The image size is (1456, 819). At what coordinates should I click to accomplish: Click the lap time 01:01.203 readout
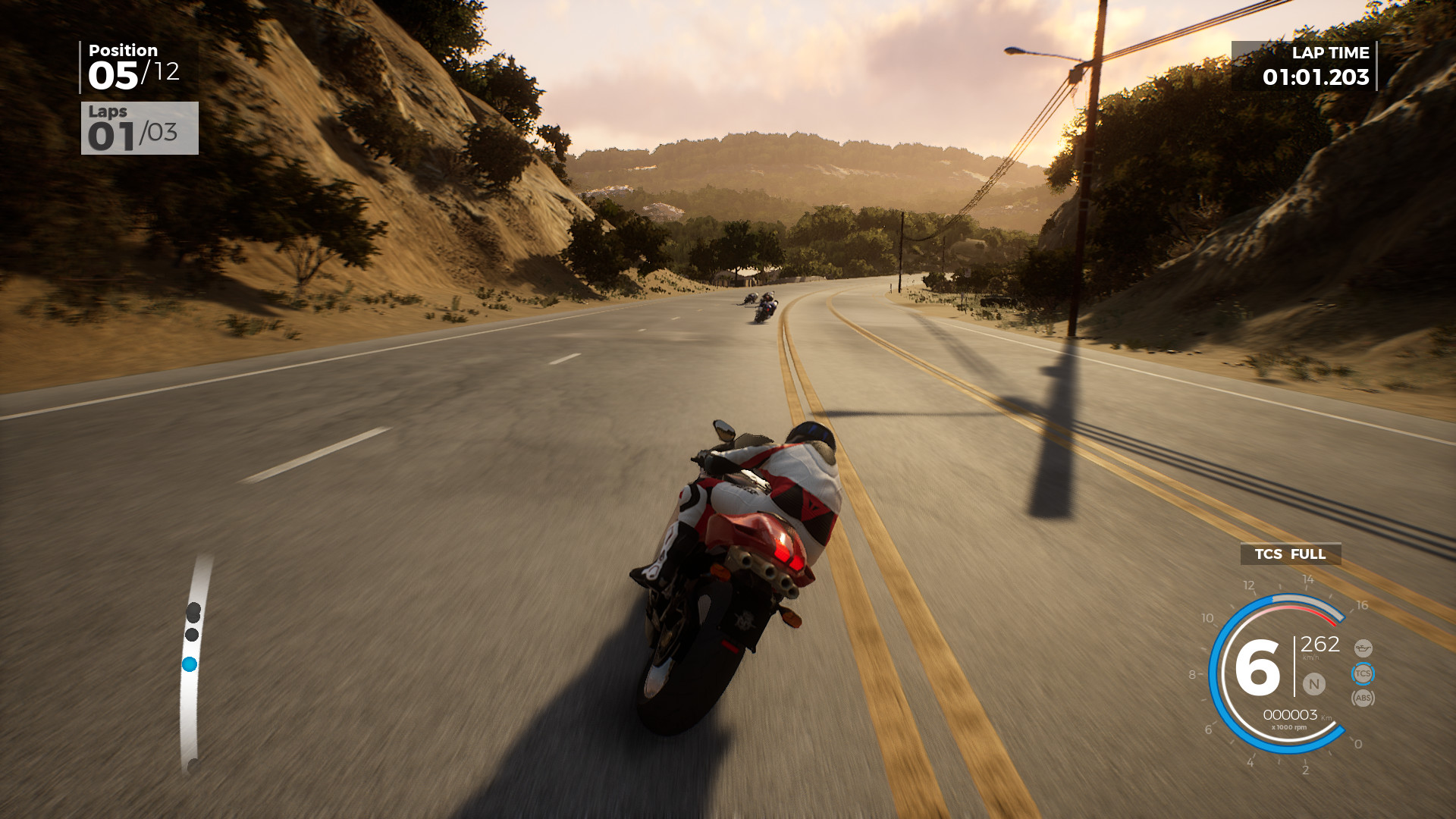[1317, 76]
